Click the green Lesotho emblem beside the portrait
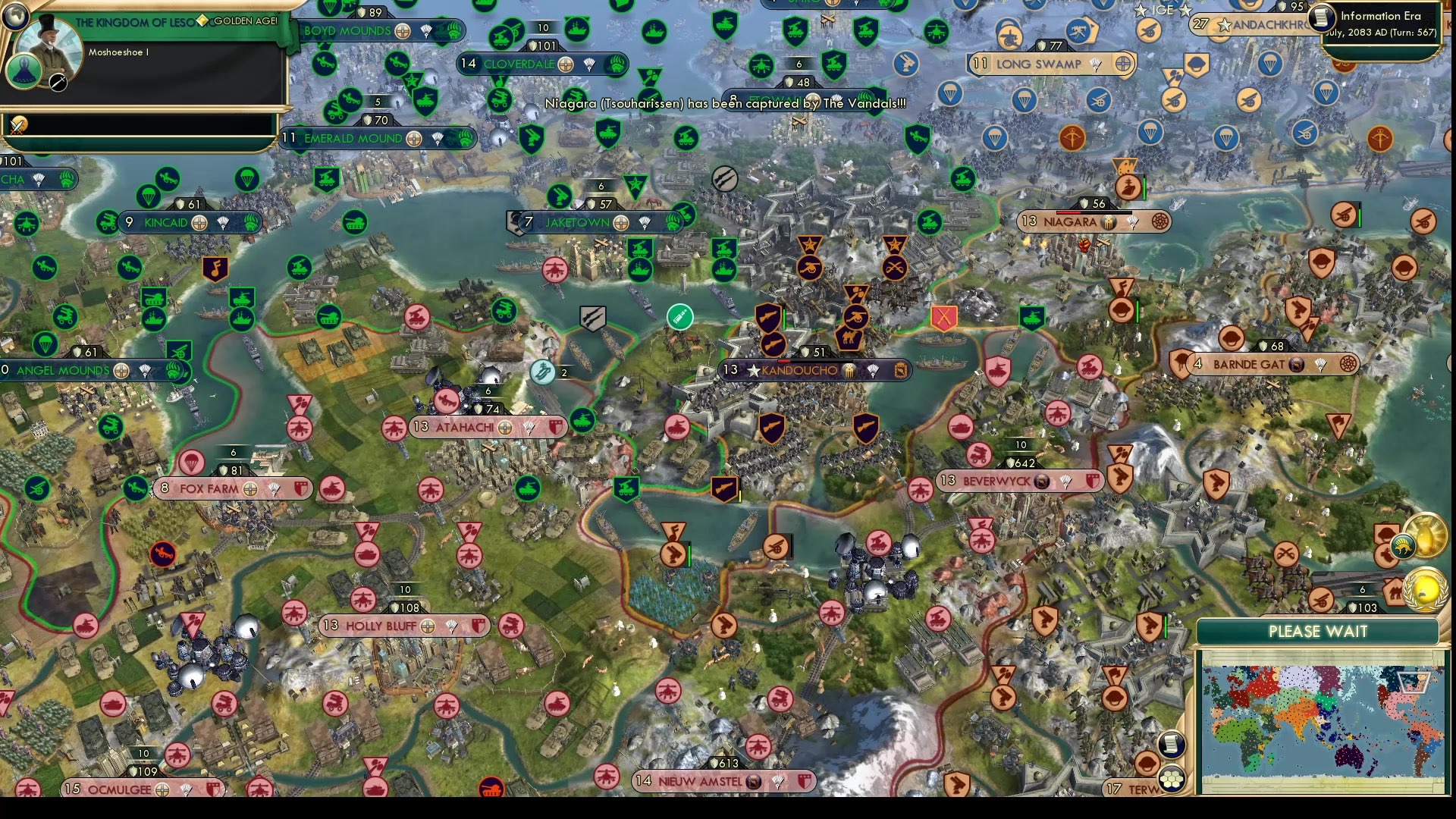Screen dimensions: 1456x819 coord(24,73)
